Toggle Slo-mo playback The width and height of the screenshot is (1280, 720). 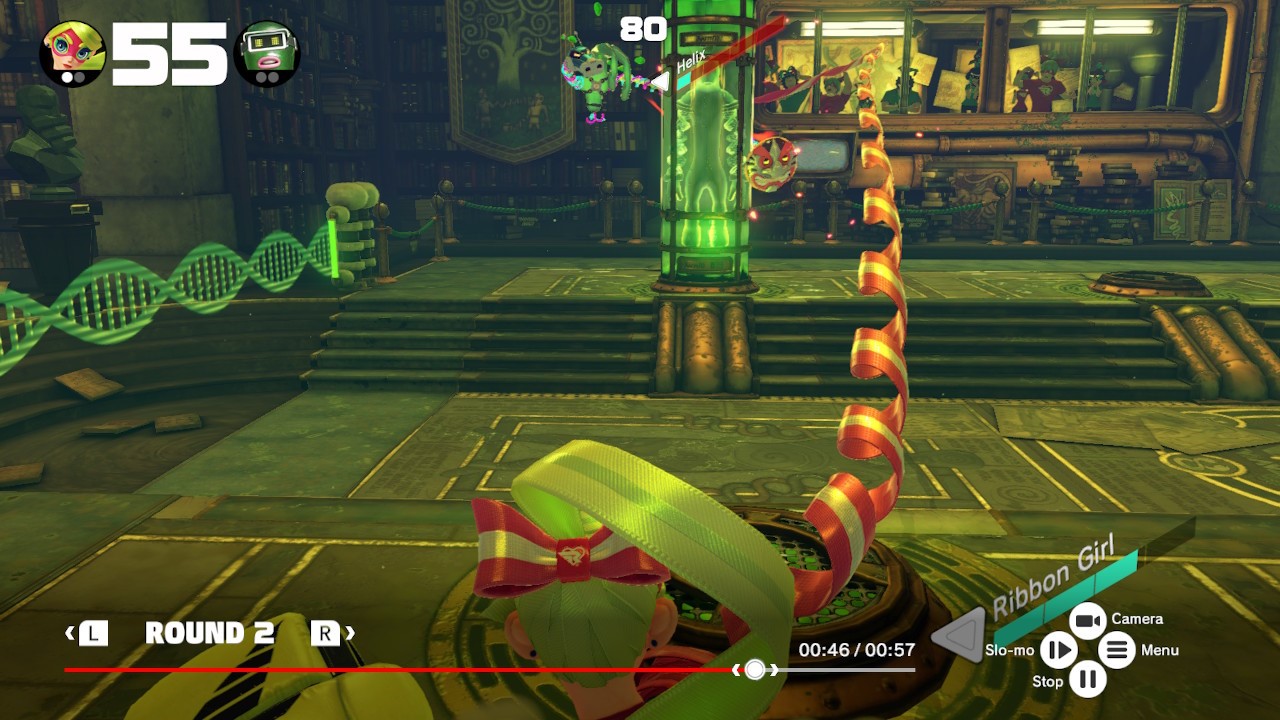point(1057,651)
